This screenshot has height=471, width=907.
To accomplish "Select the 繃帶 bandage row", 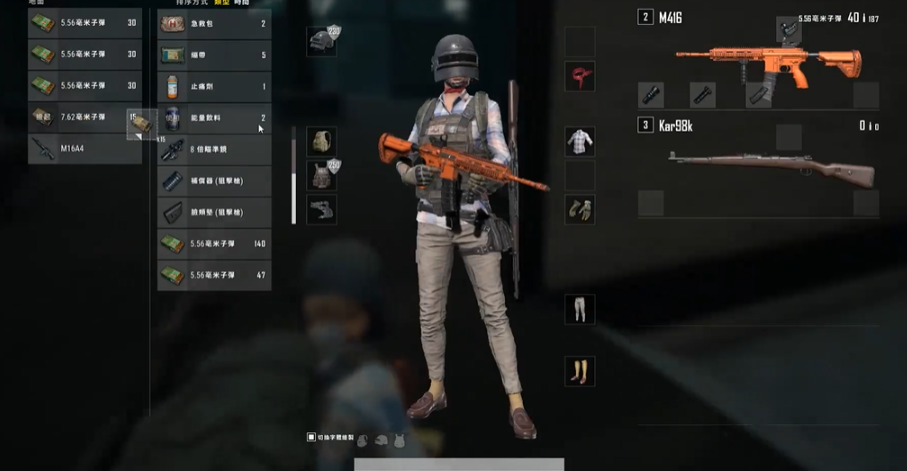I will click(x=214, y=55).
